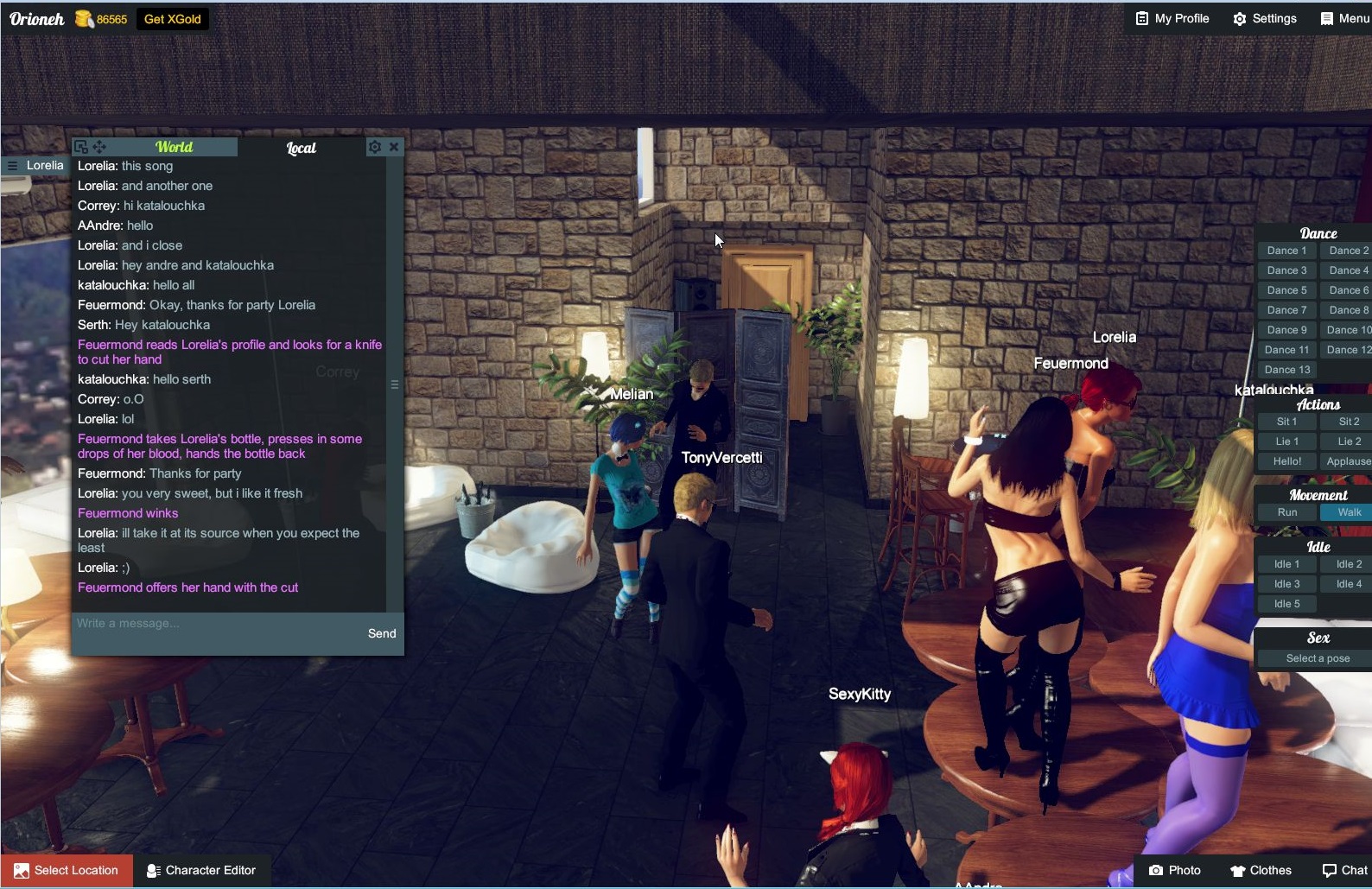Viewport: 1372px width, 889px height.
Task: Open the Select a pose dropdown
Action: coord(1317,657)
